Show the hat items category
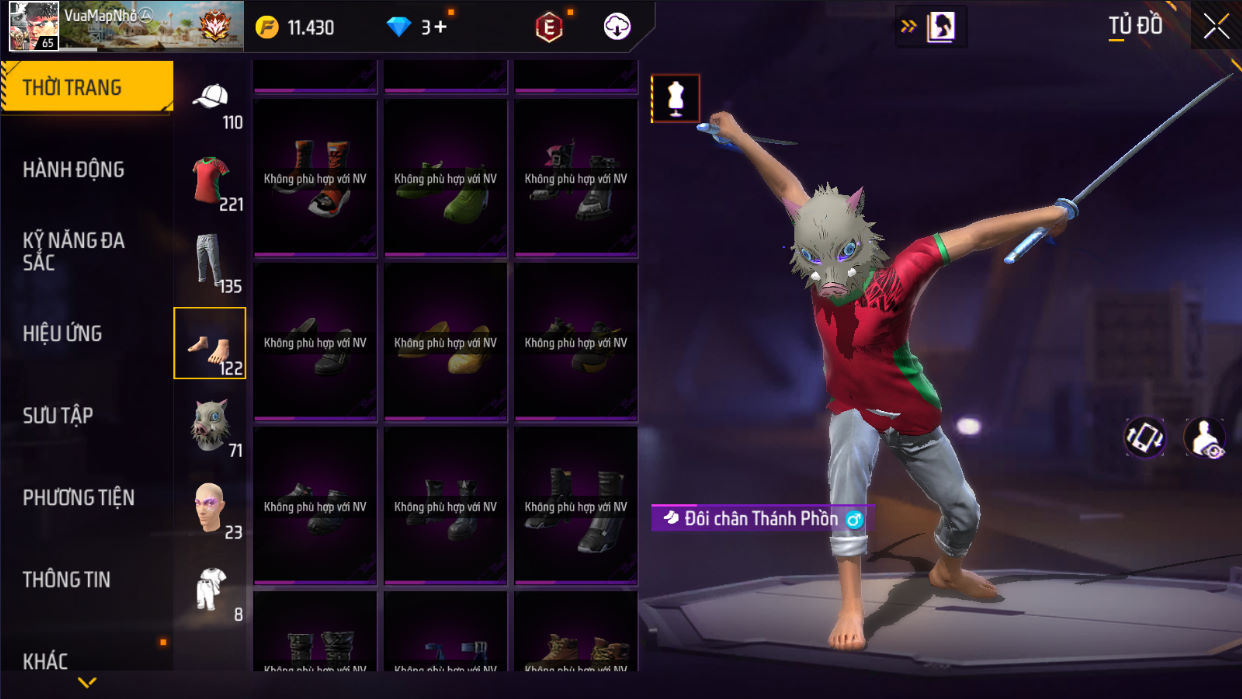 (210, 99)
